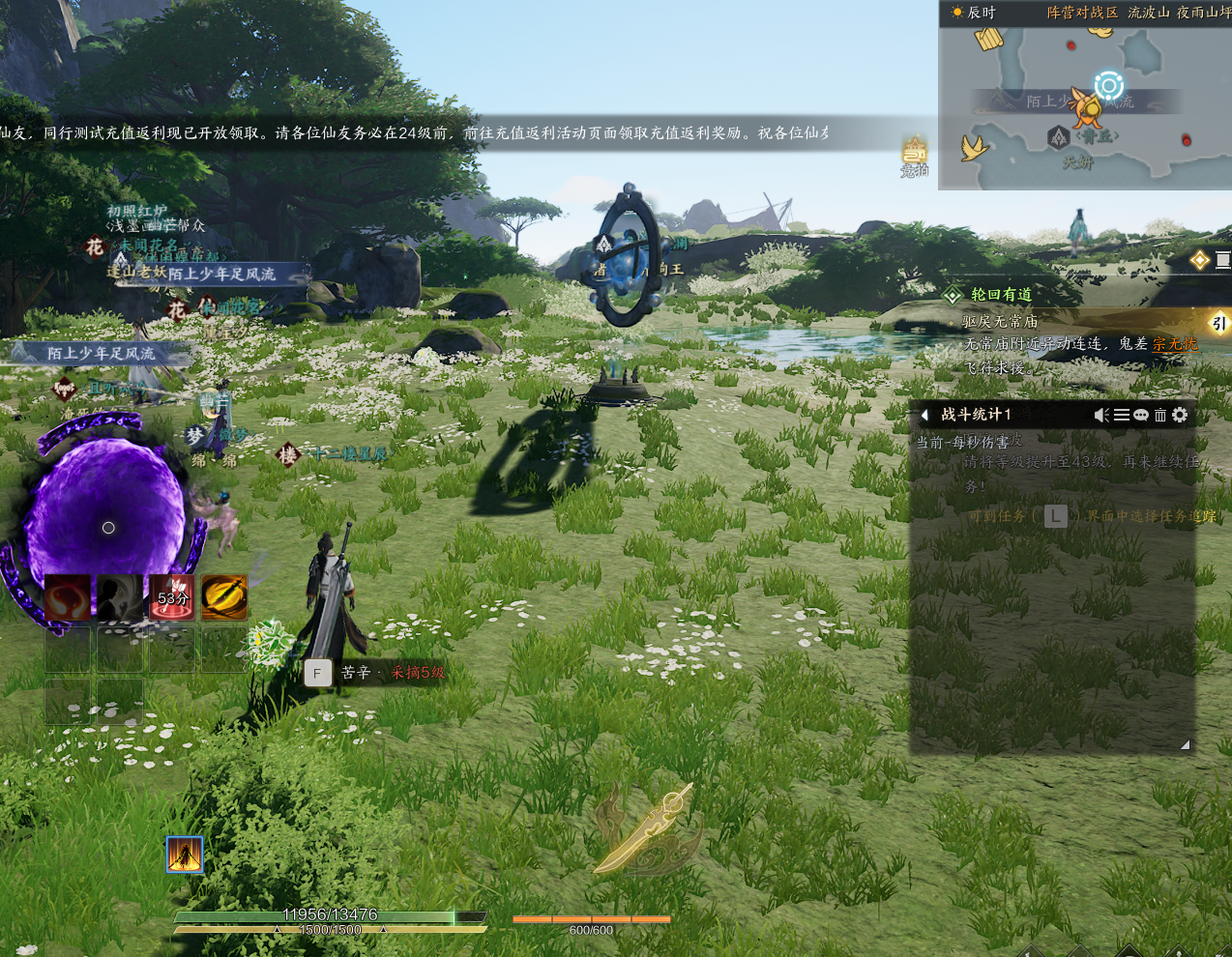The image size is (1232, 957).
Task: Select the 轮回有道 quest tracker entry
Action: (x=1001, y=295)
